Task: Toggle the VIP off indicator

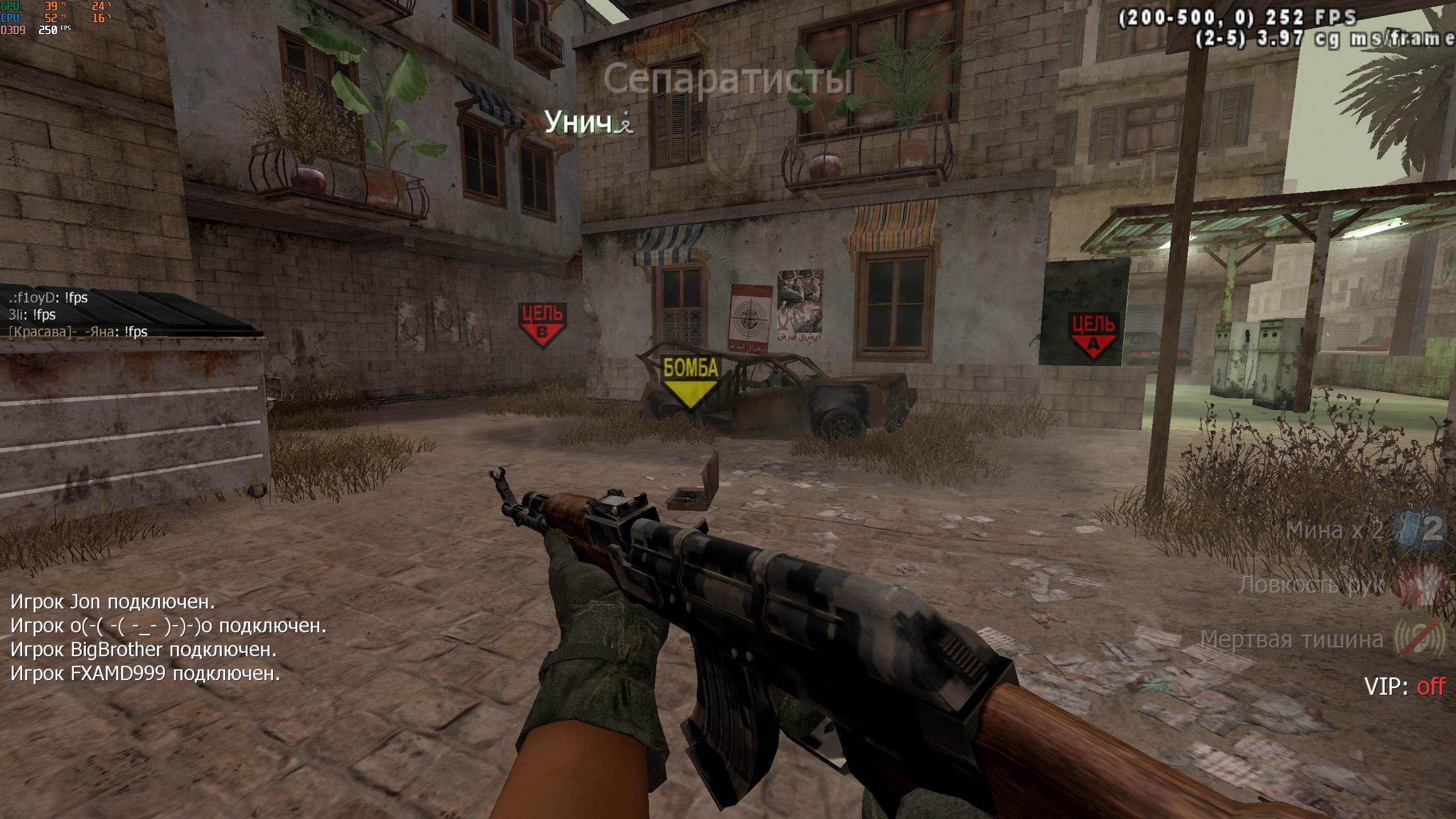Action: tap(1404, 686)
